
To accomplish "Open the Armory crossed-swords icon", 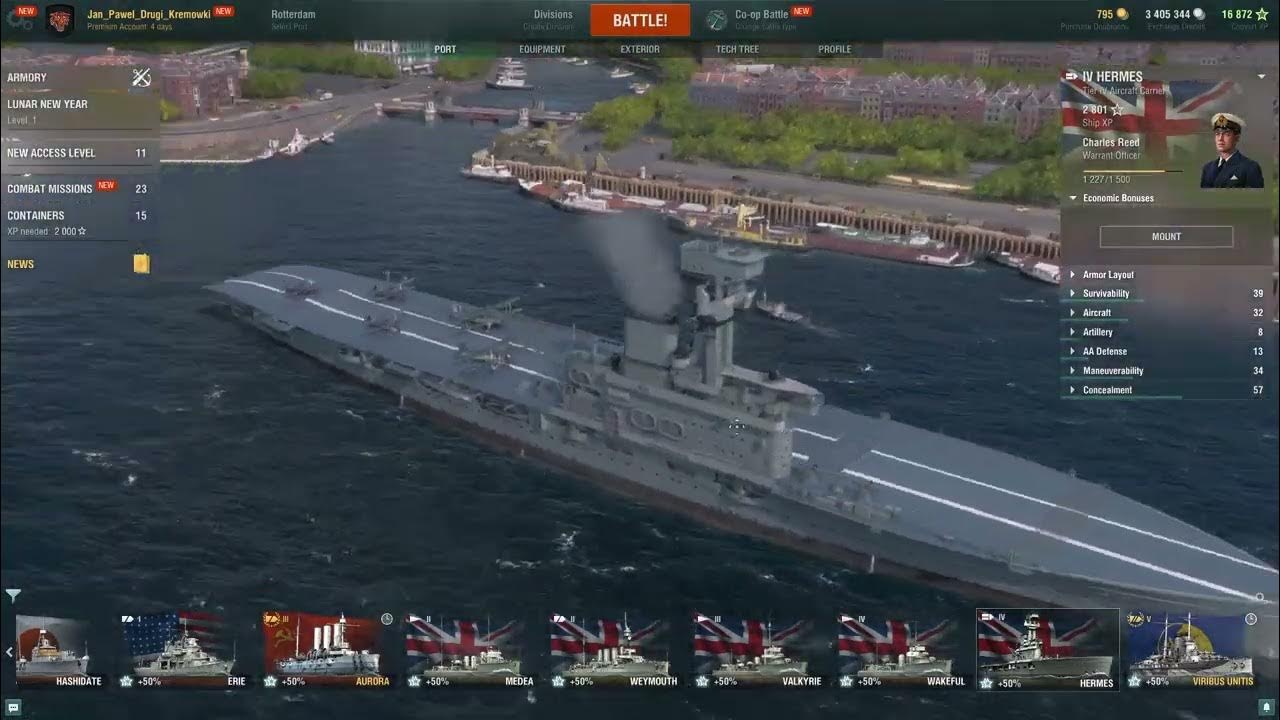I will (141, 77).
